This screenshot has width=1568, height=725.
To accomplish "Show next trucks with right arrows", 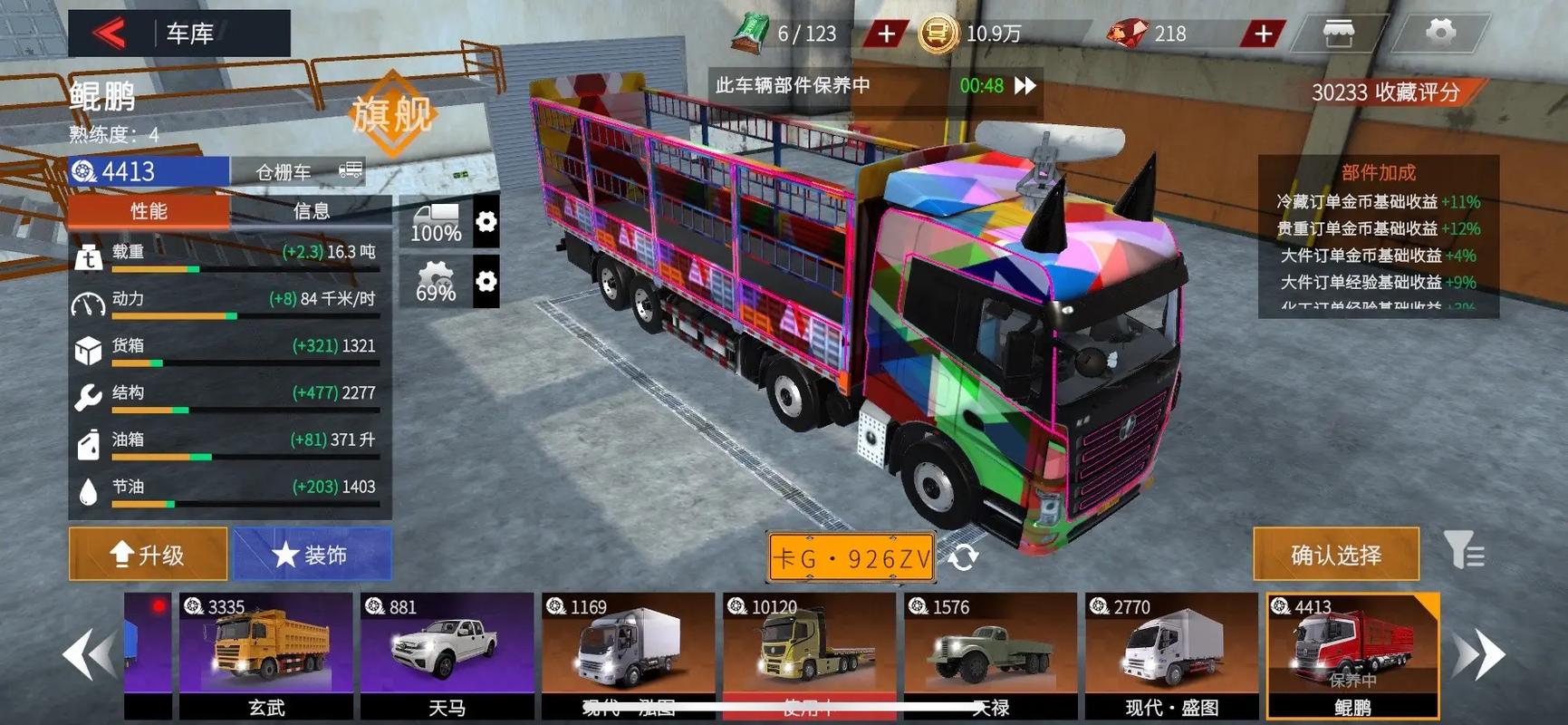I will pyautogui.click(x=1478, y=654).
